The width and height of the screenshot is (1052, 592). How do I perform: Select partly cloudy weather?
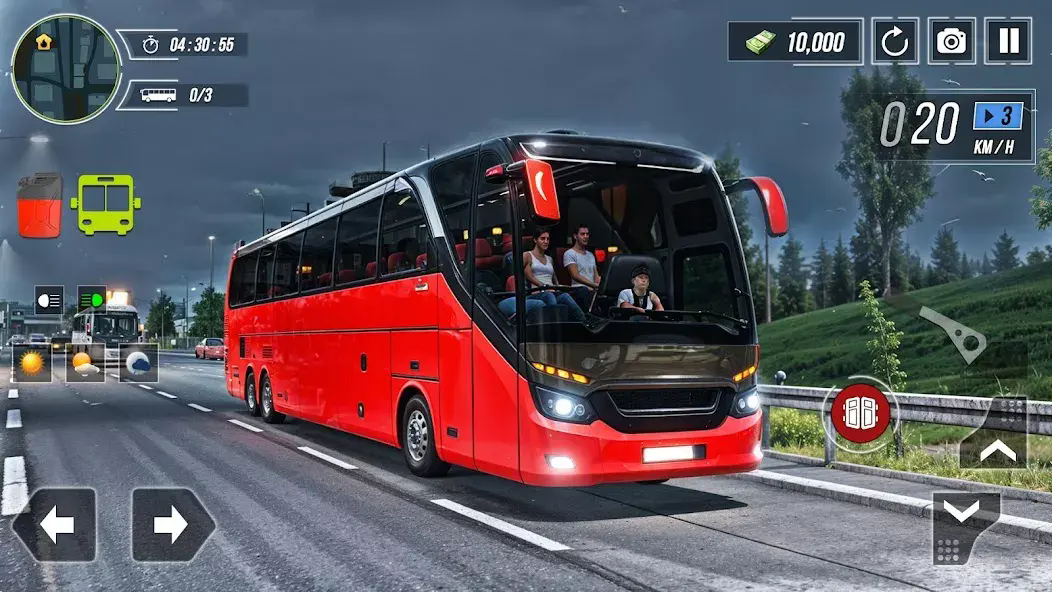86,363
